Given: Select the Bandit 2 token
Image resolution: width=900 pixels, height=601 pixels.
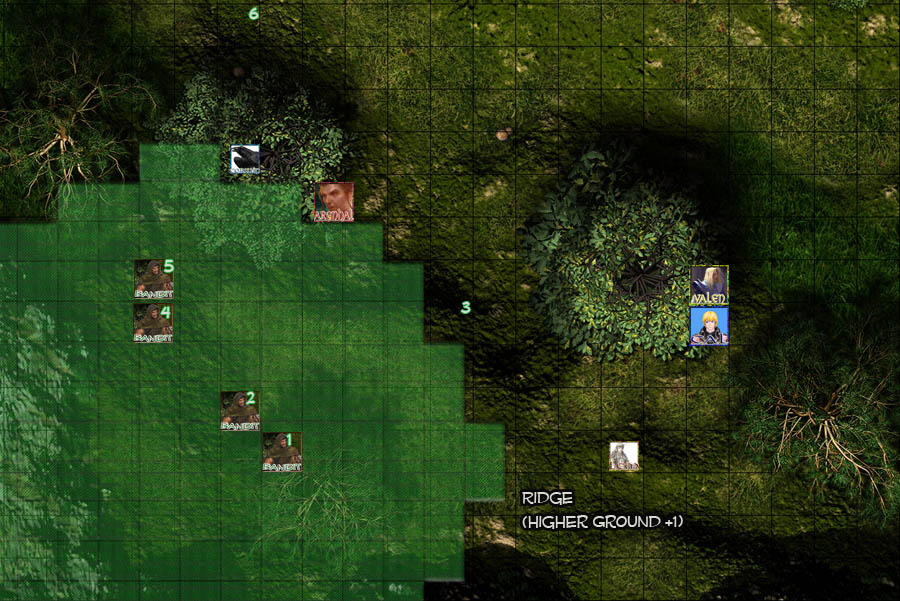Looking at the screenshot, I should [240, 410].
